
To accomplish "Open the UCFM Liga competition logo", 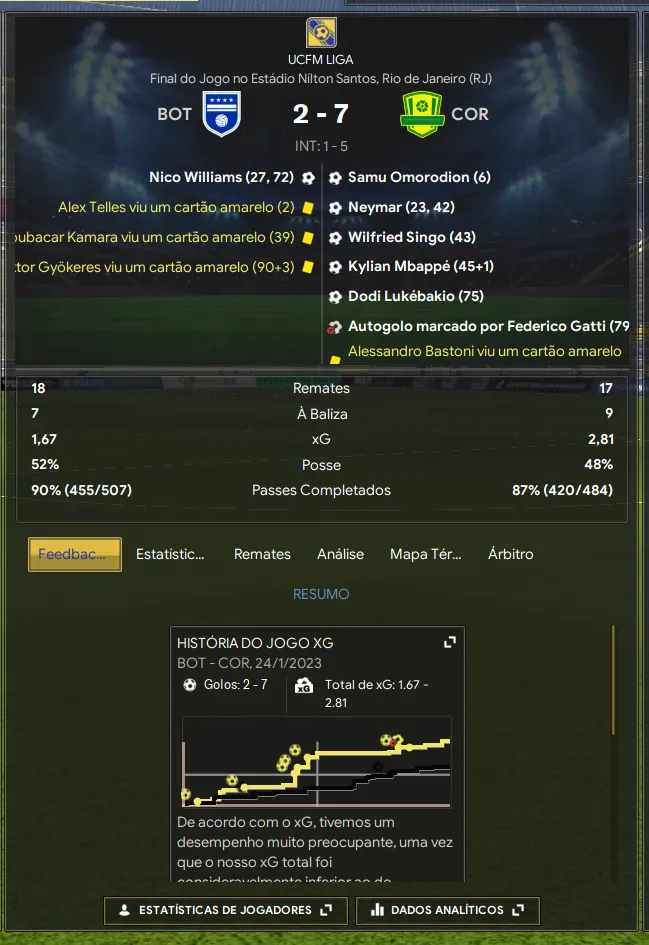I will (320, 33).
